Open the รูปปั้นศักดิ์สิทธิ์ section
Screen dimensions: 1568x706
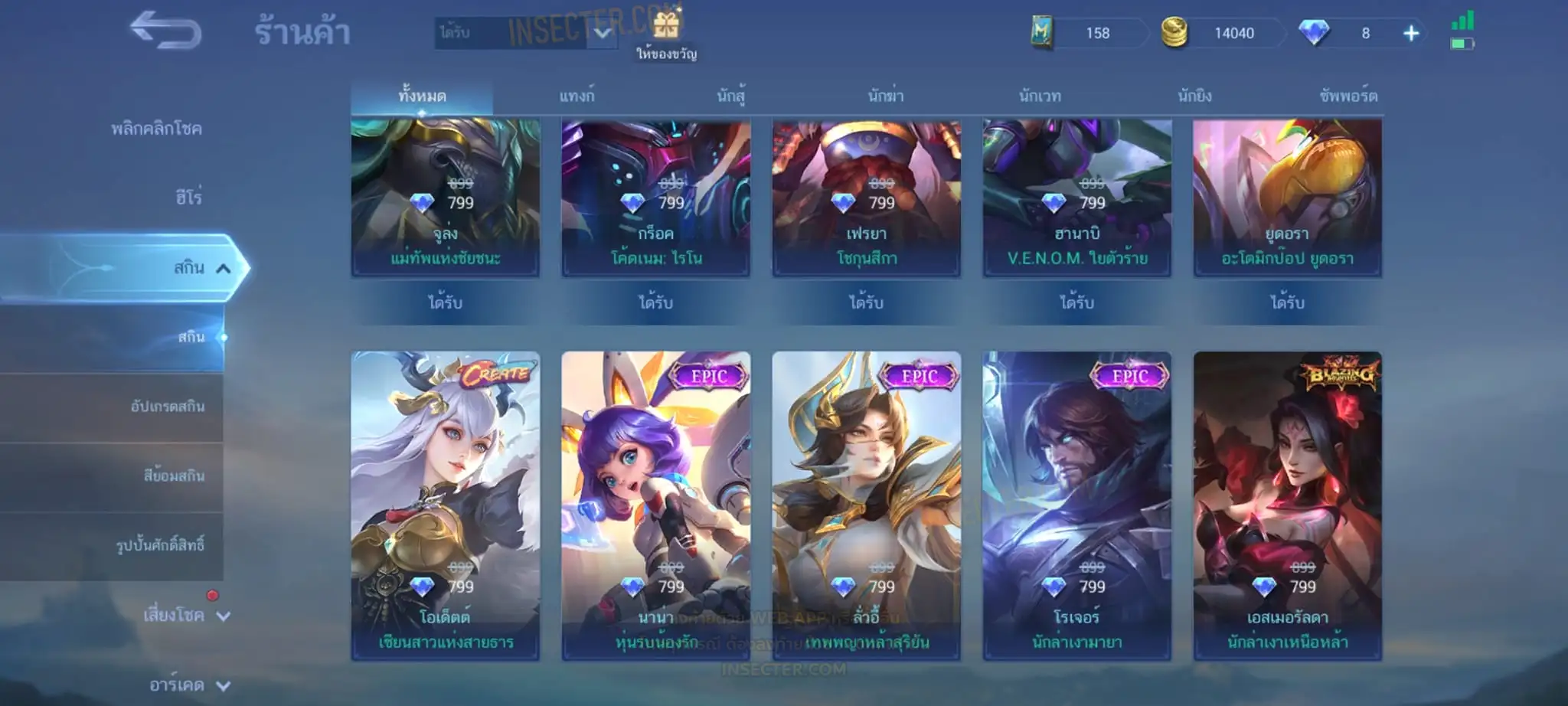tap(160, 545)
